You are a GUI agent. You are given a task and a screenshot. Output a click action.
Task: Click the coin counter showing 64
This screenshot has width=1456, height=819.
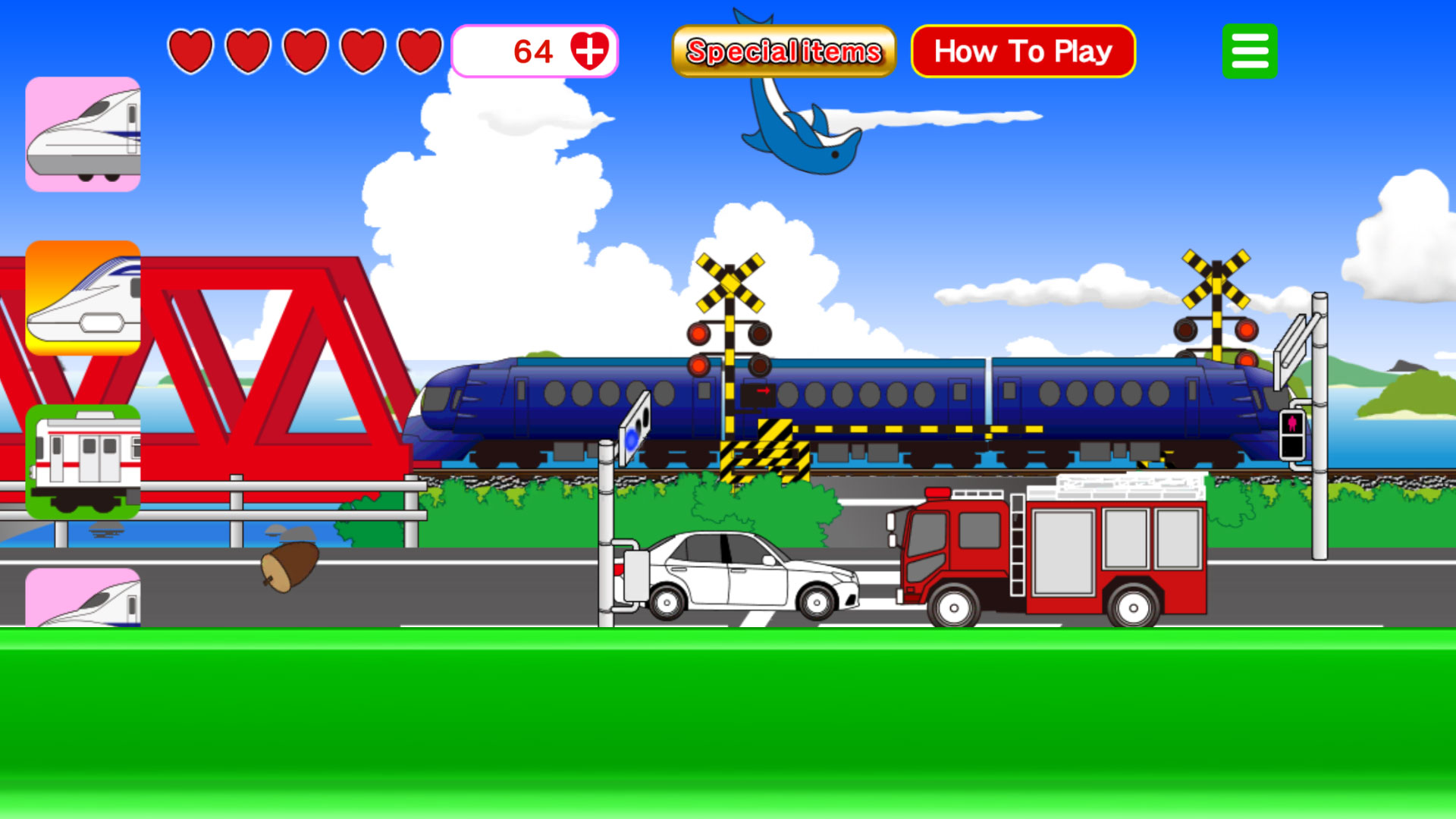(x=535, y=50)
